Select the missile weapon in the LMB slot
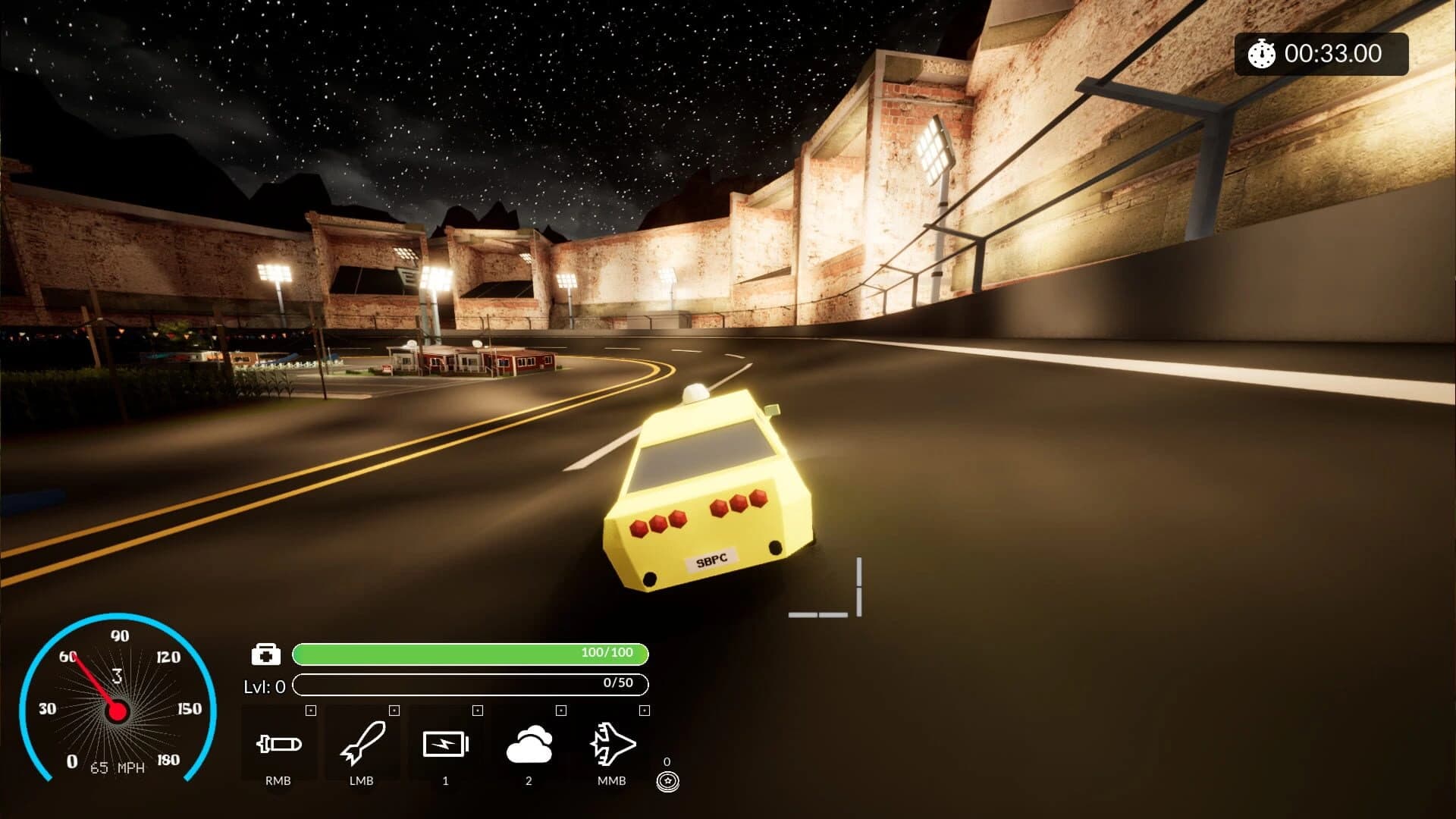Viewport: 1456px width, 819px height. pos(364,745)
